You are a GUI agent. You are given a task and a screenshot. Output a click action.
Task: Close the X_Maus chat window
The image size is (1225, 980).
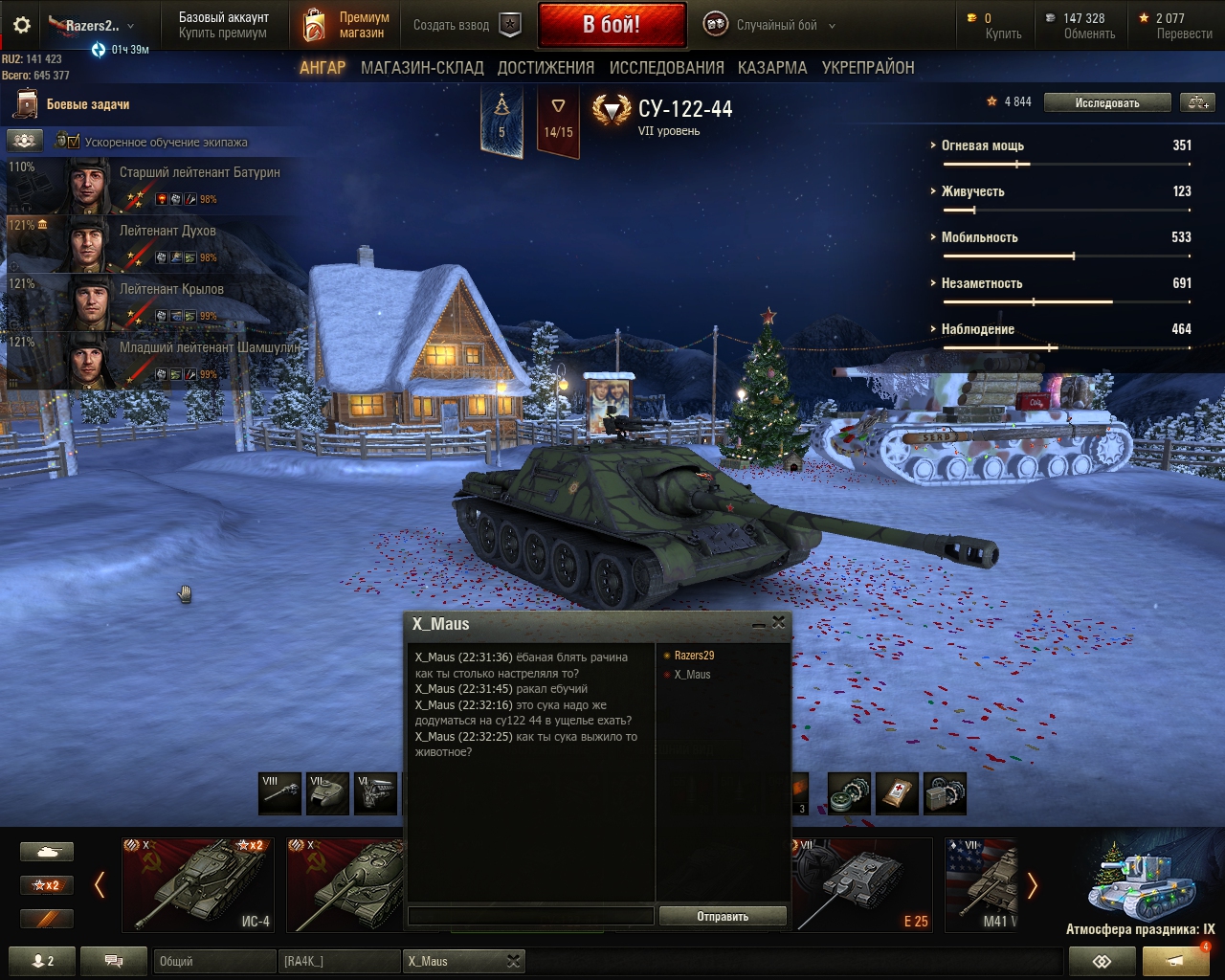click(779, 623)
